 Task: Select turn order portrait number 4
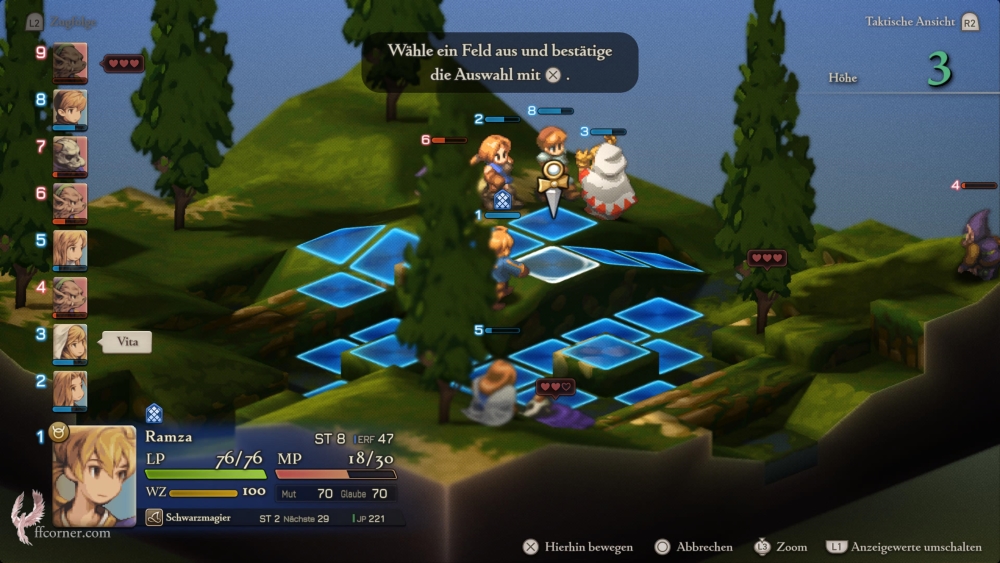click(x=70, y=296)
